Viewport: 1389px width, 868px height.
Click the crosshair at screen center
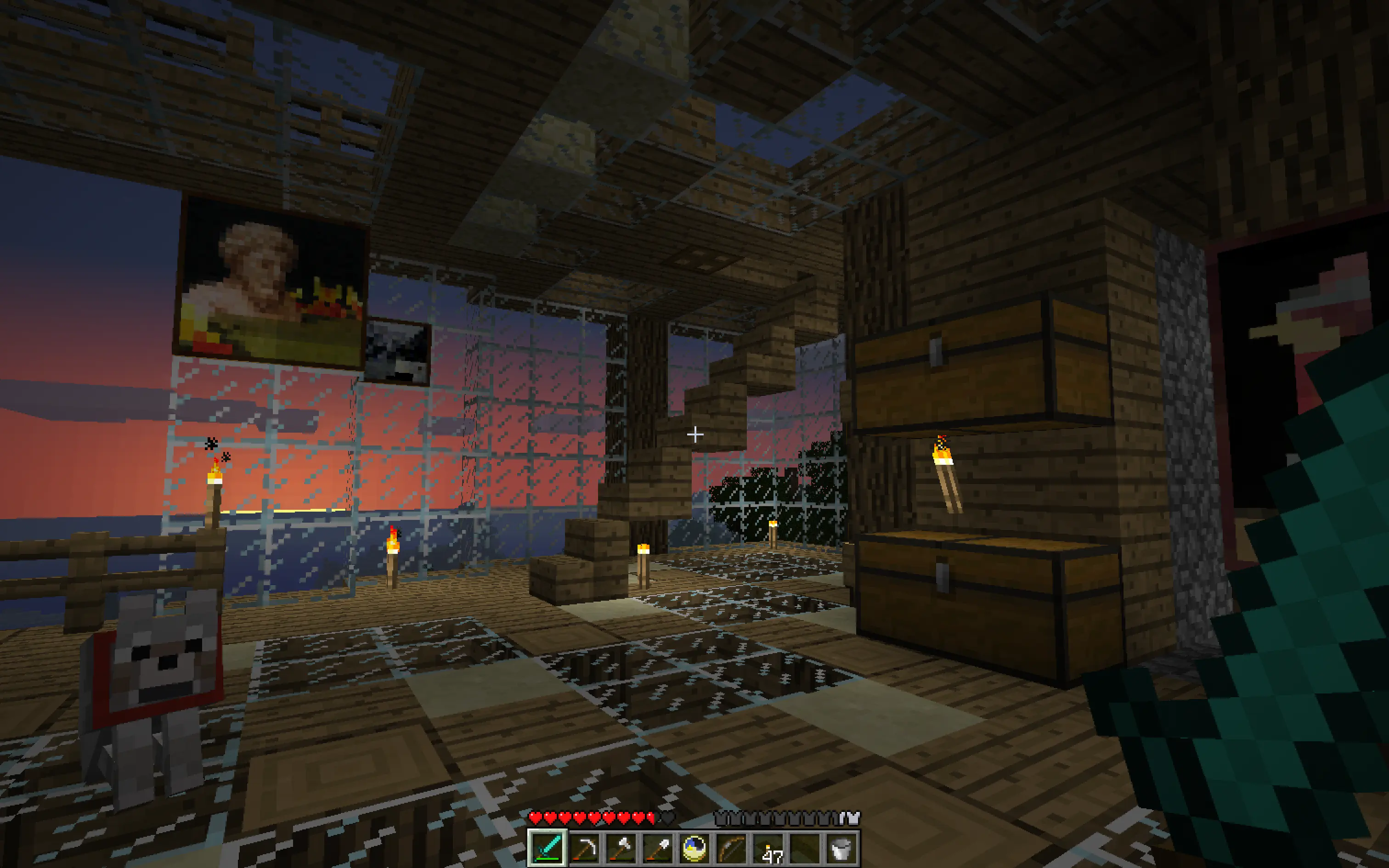tap(694, 434)
